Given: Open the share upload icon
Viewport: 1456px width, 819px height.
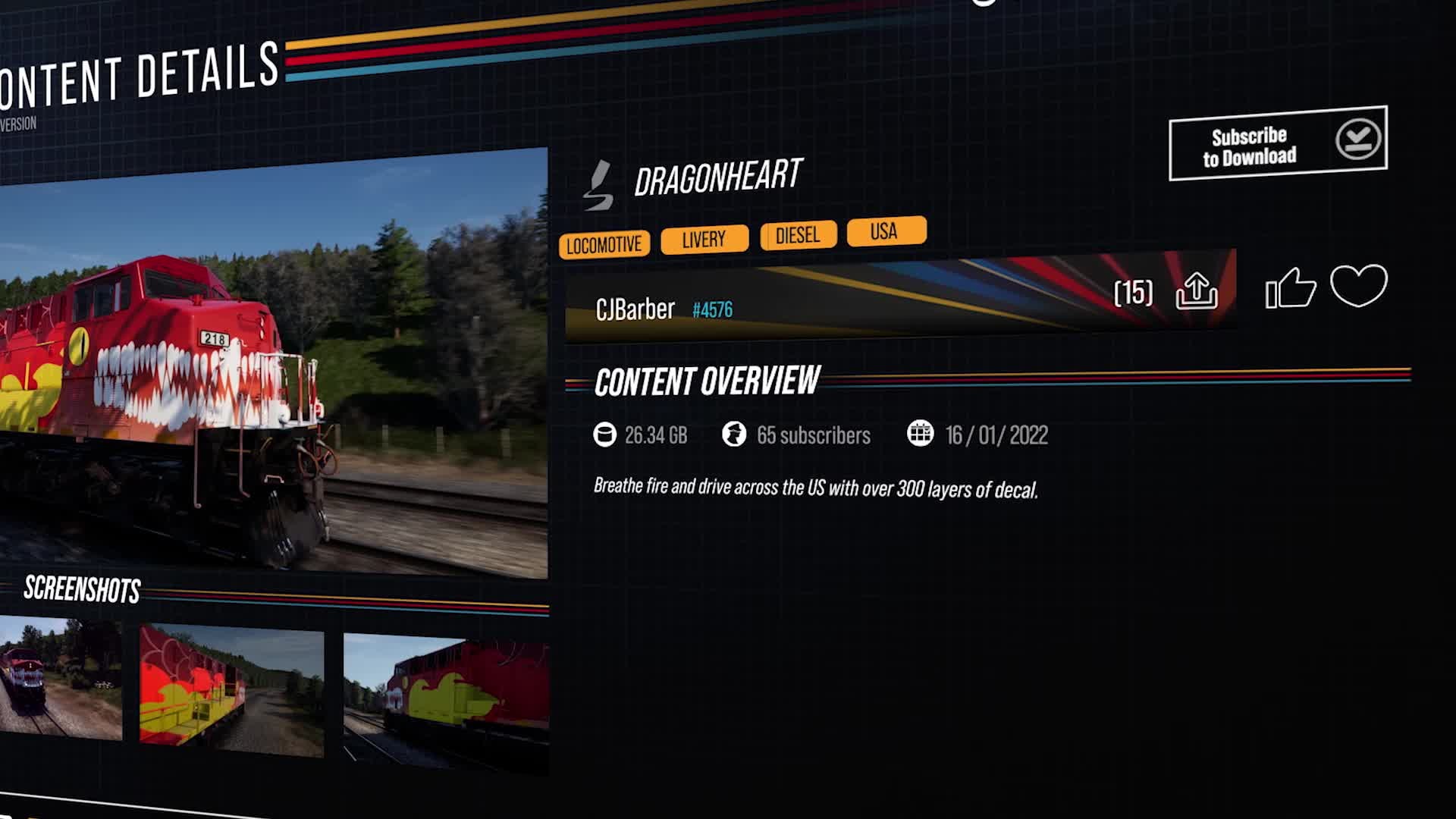Looking at the screenshot, I should click(x=1196, y=290).
